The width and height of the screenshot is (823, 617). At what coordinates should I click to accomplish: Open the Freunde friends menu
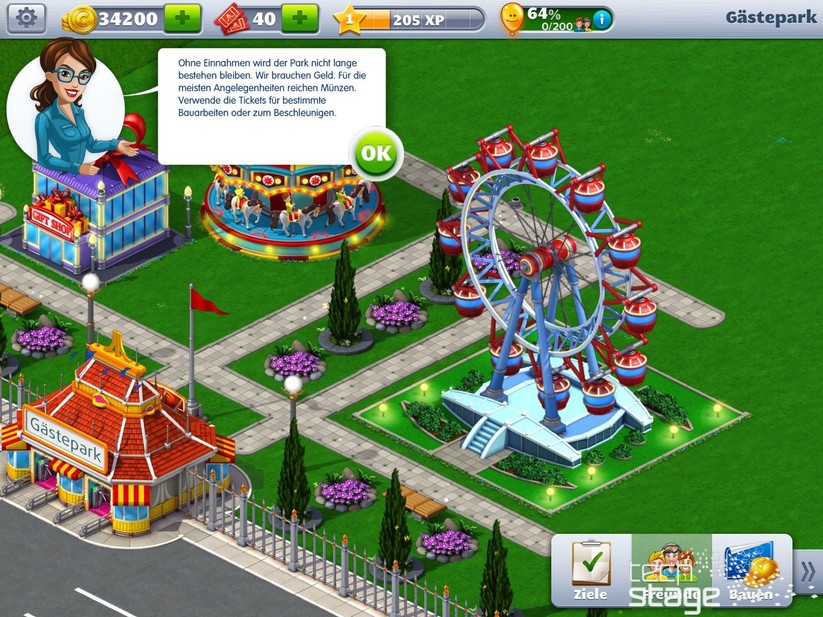click(x=671, y=570)
